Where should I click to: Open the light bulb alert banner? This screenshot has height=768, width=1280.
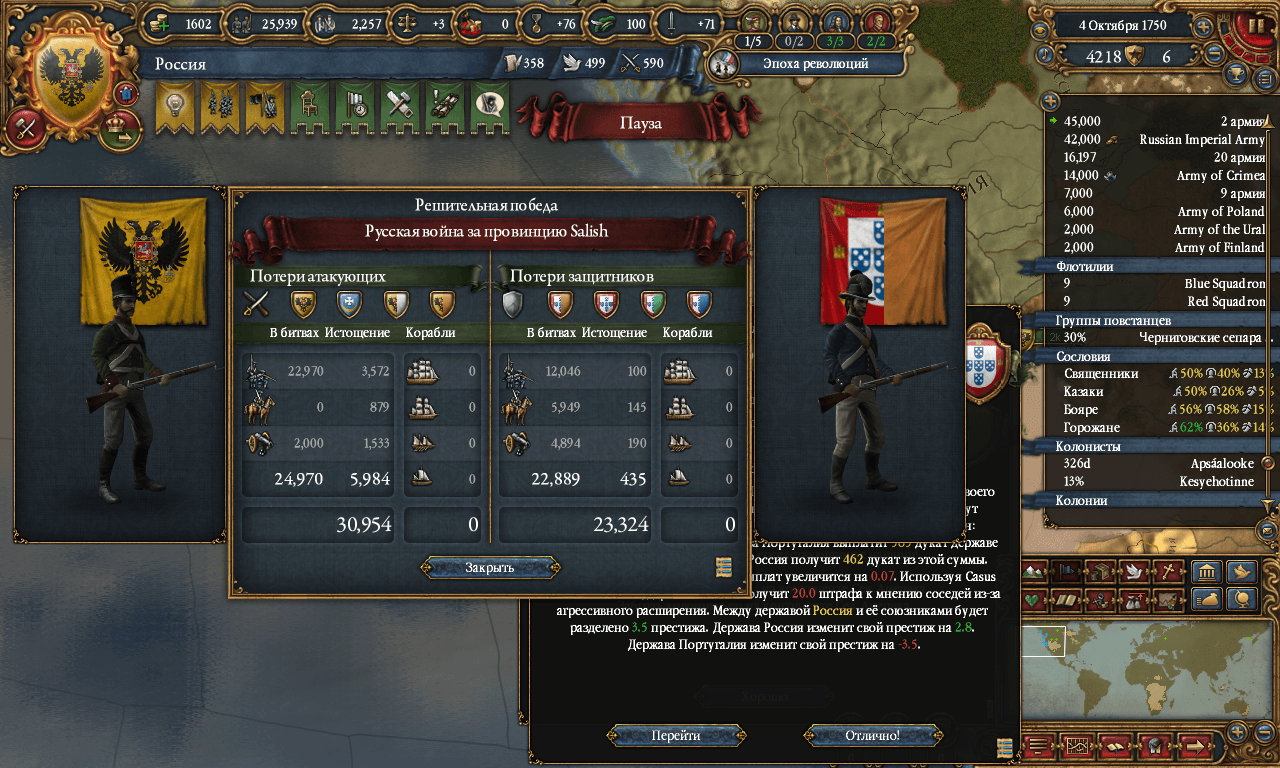click(175, 105)
